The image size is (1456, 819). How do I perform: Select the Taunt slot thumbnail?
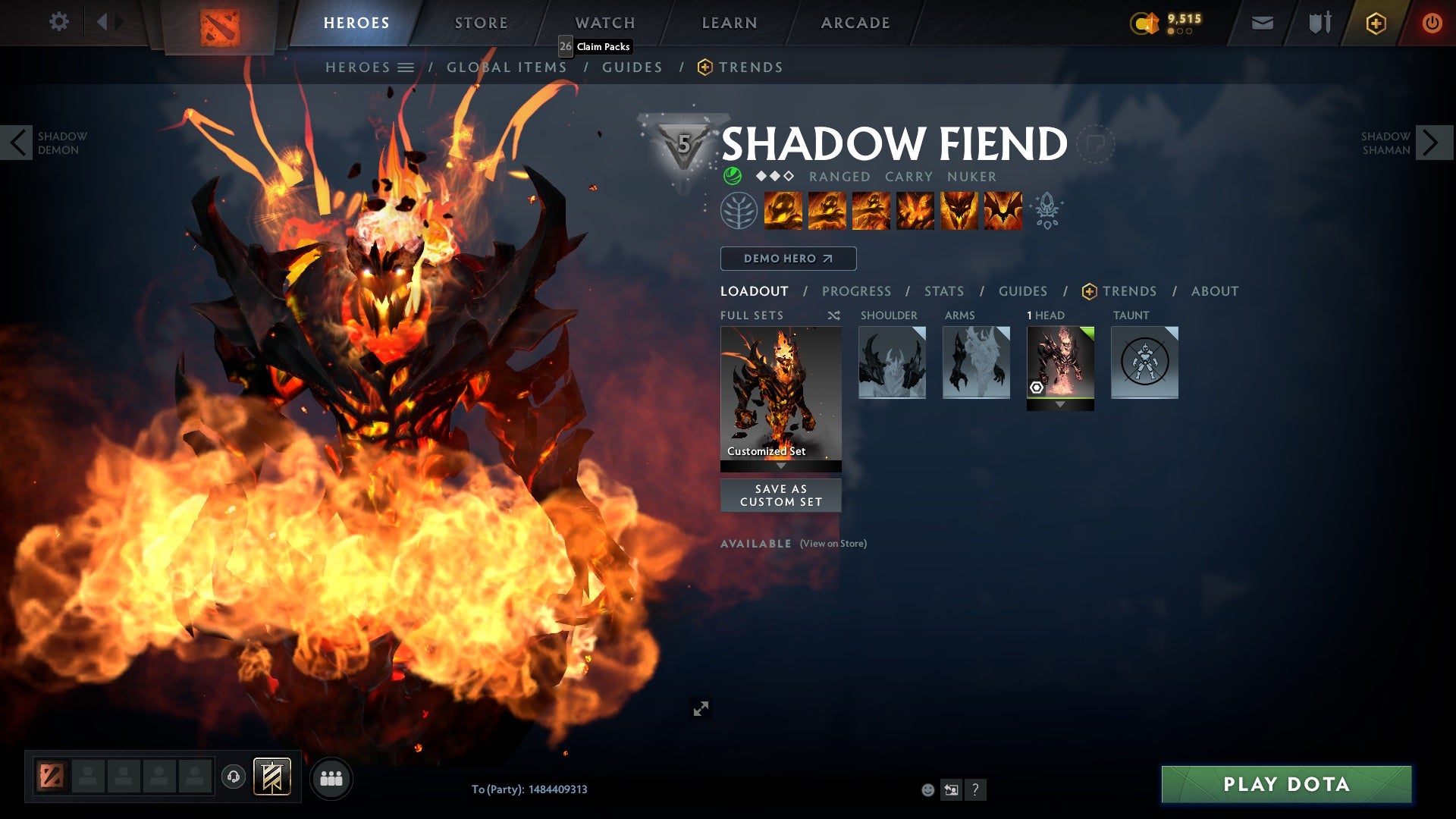1144,364
